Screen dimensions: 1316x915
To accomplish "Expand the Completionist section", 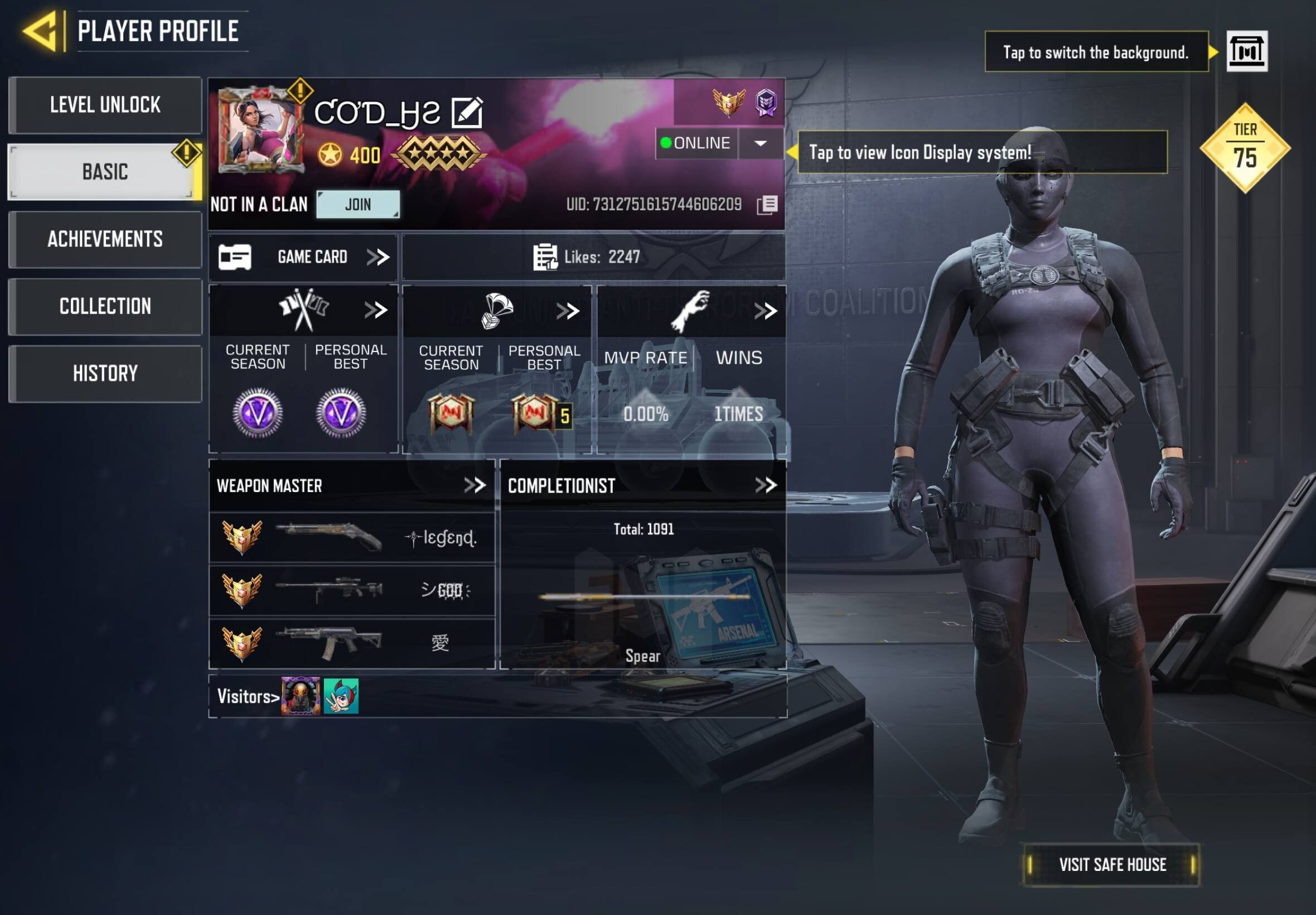I will [766, 485].
